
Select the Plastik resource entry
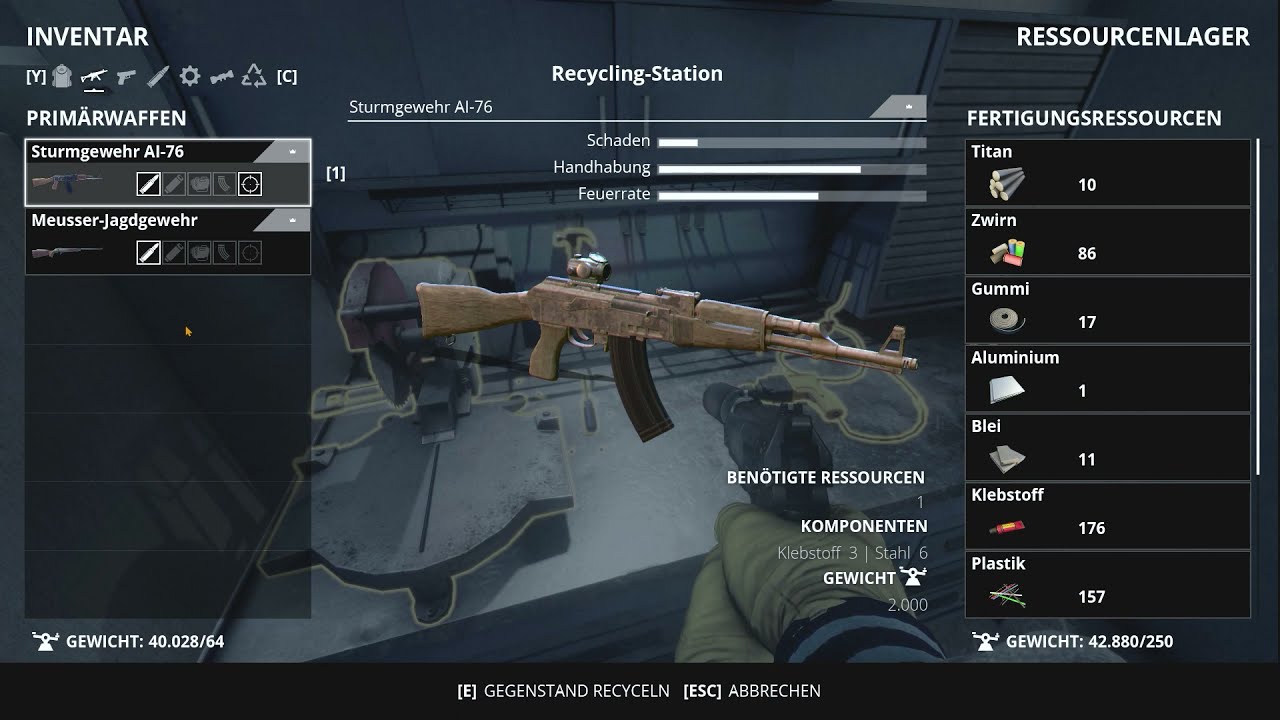[1108, 585]
